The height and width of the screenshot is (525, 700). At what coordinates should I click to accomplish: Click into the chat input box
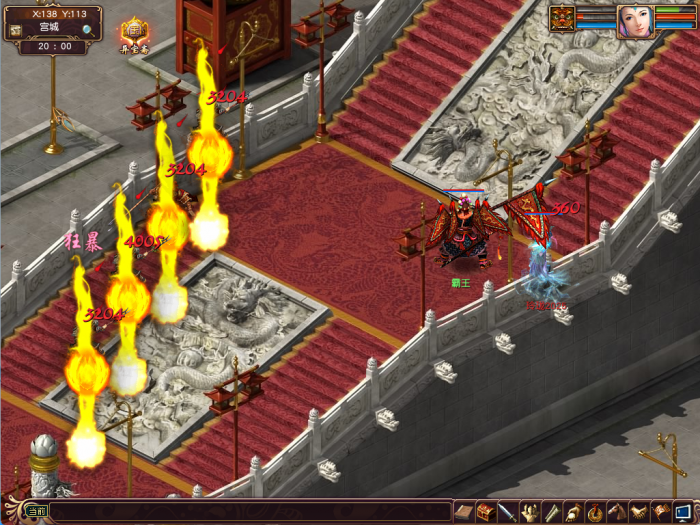[x=250, y=512]
